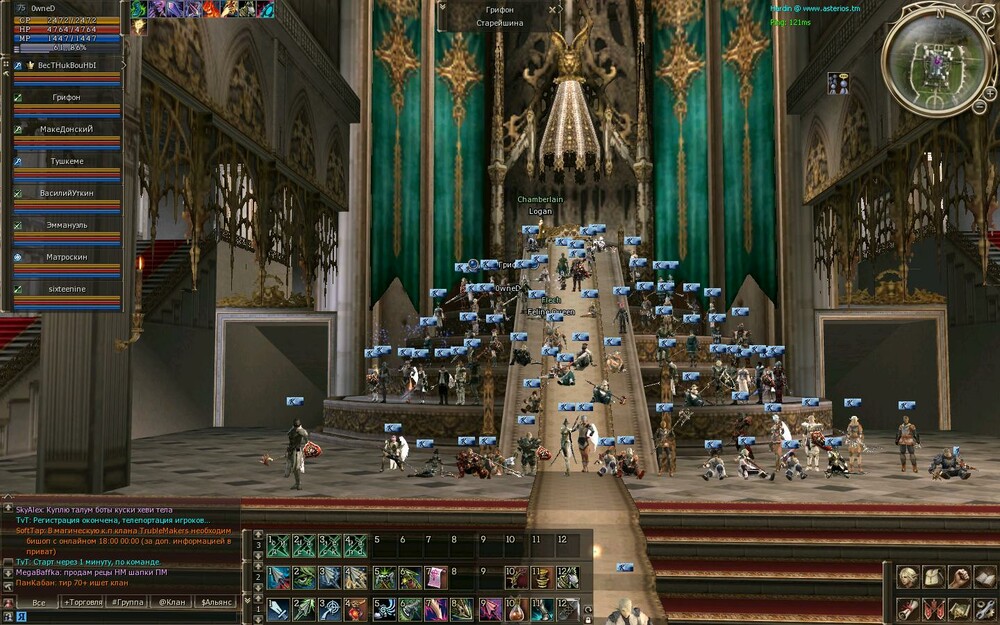Open the character status elf portrait icon

[x=908, y=577]
